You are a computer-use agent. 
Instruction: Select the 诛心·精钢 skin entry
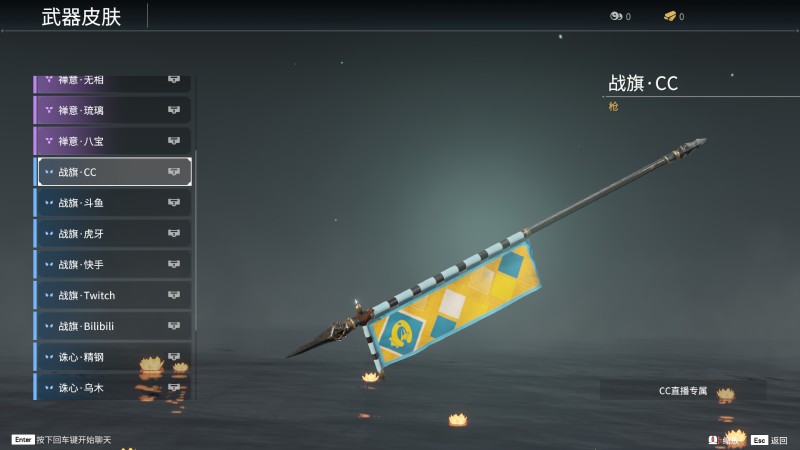tap(112, 357)
